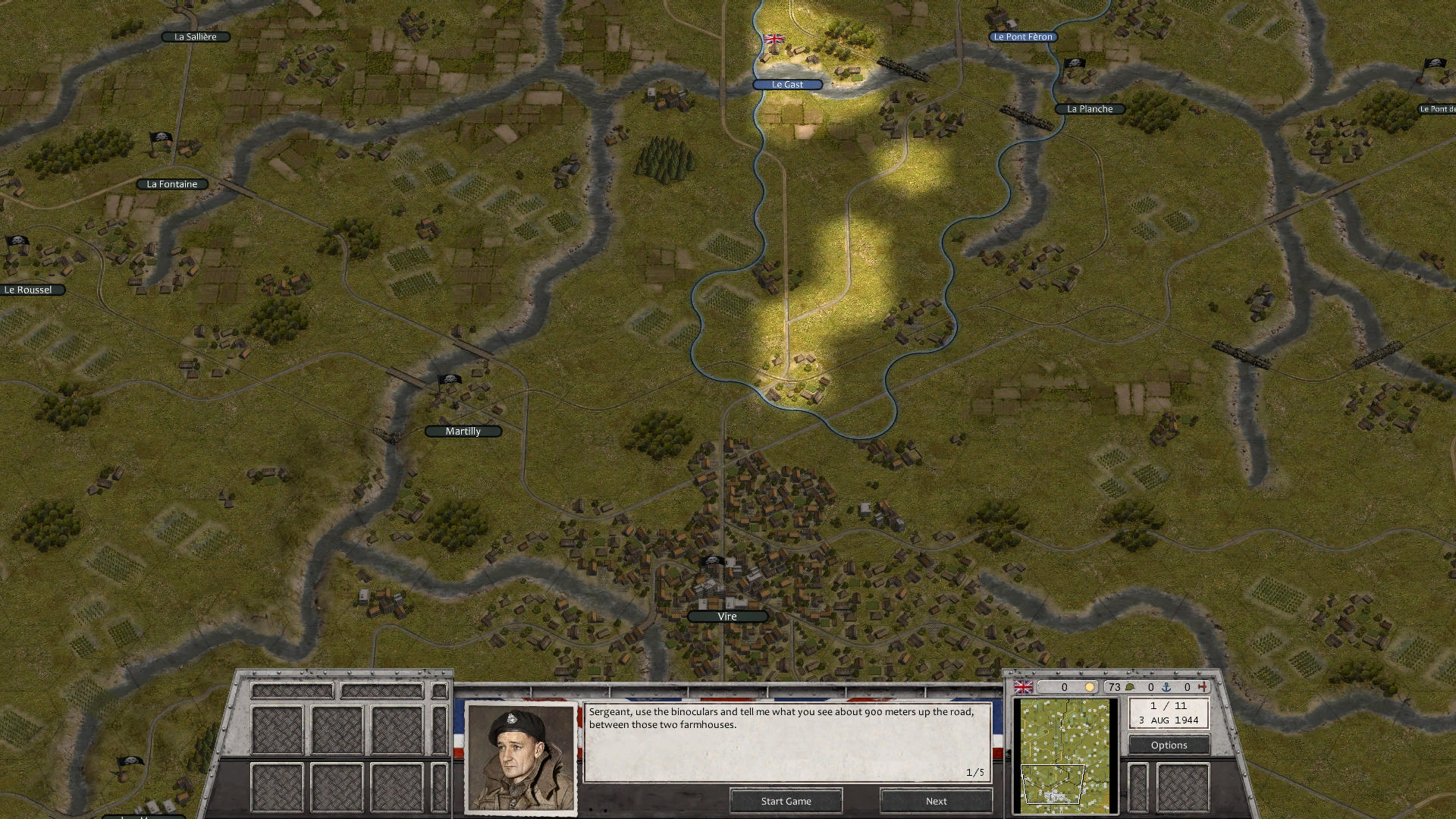Viewport: 1456px width, 819px height.
Task: Click the black flag marker by Le Pont Fèron
Action: 1074,64
